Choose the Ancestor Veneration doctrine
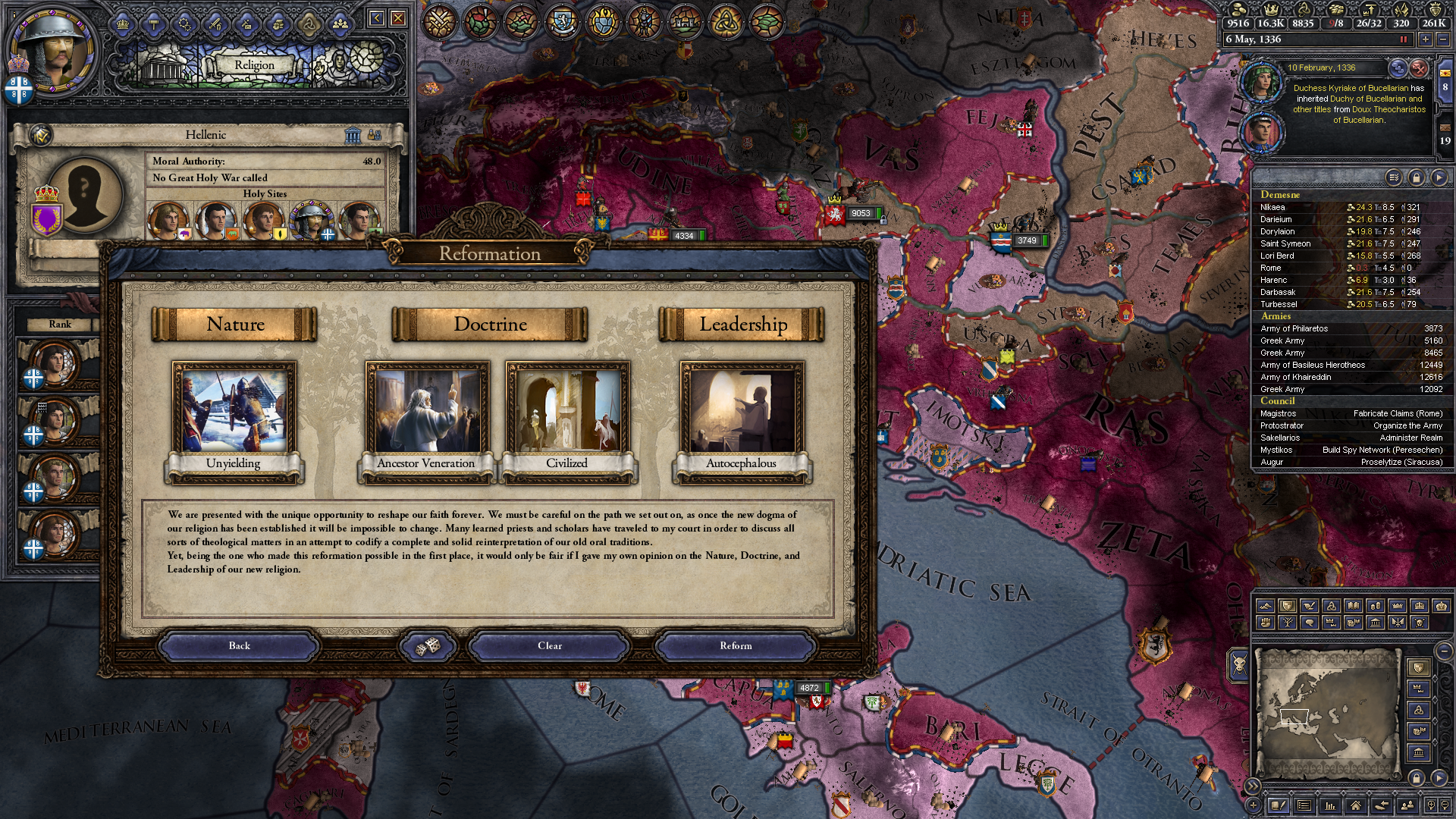 point(427,421)
